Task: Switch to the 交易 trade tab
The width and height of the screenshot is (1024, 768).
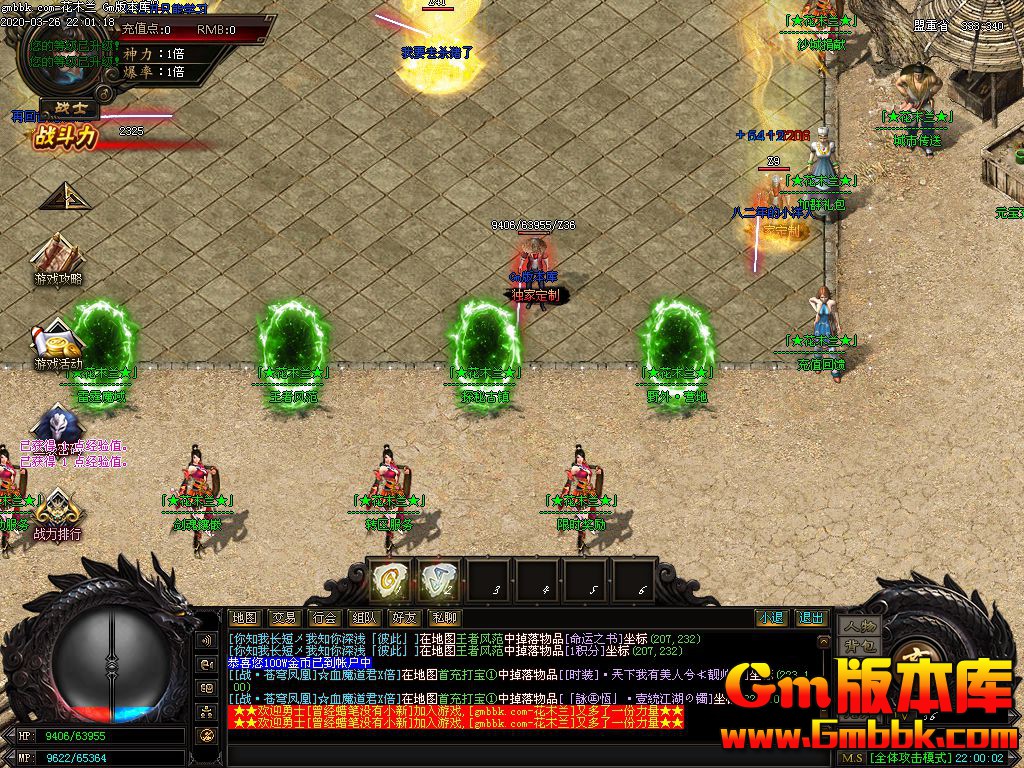Action: click(x=284, y=618)
